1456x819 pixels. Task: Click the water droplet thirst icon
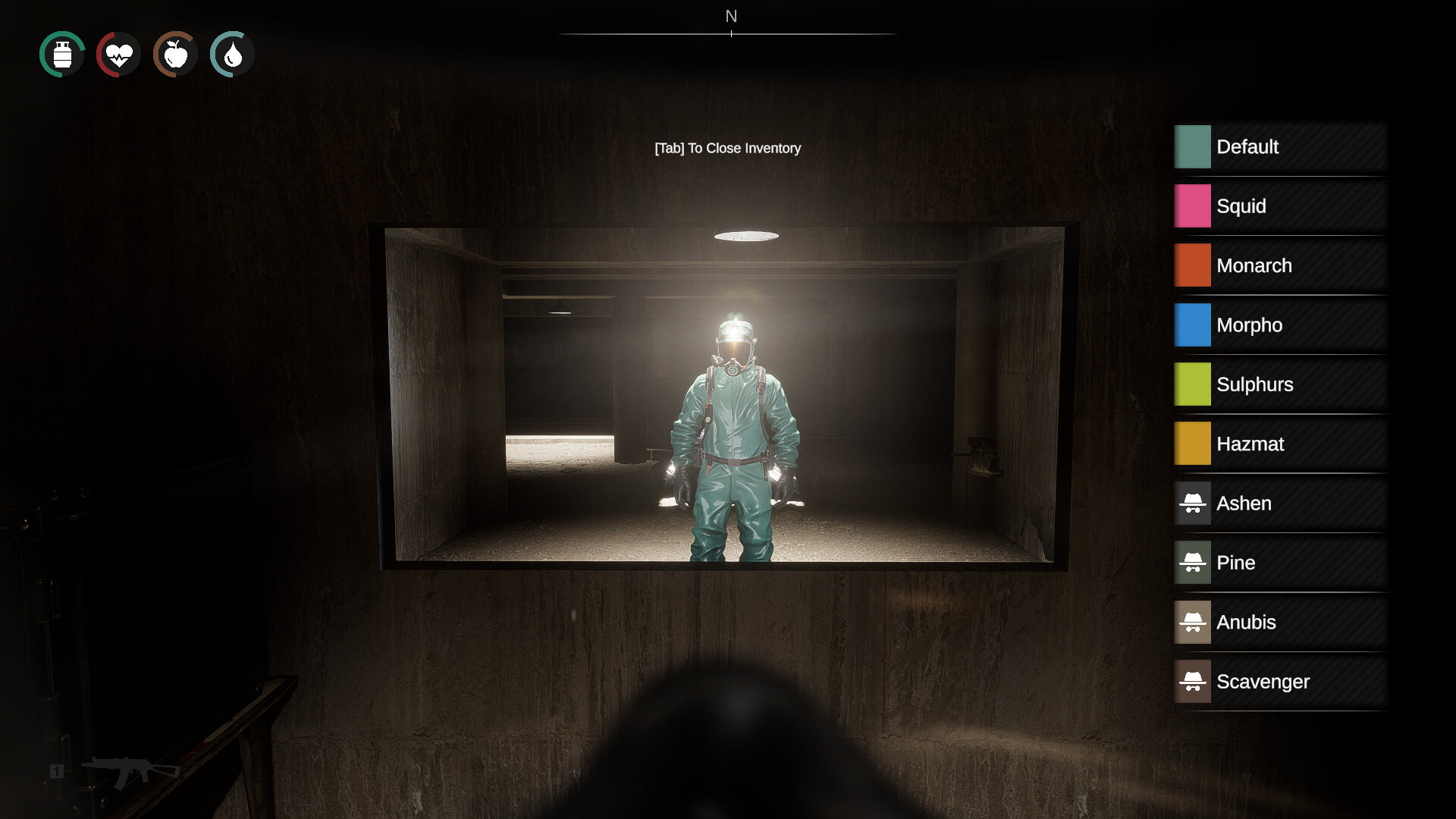click(x=231, y=54)
